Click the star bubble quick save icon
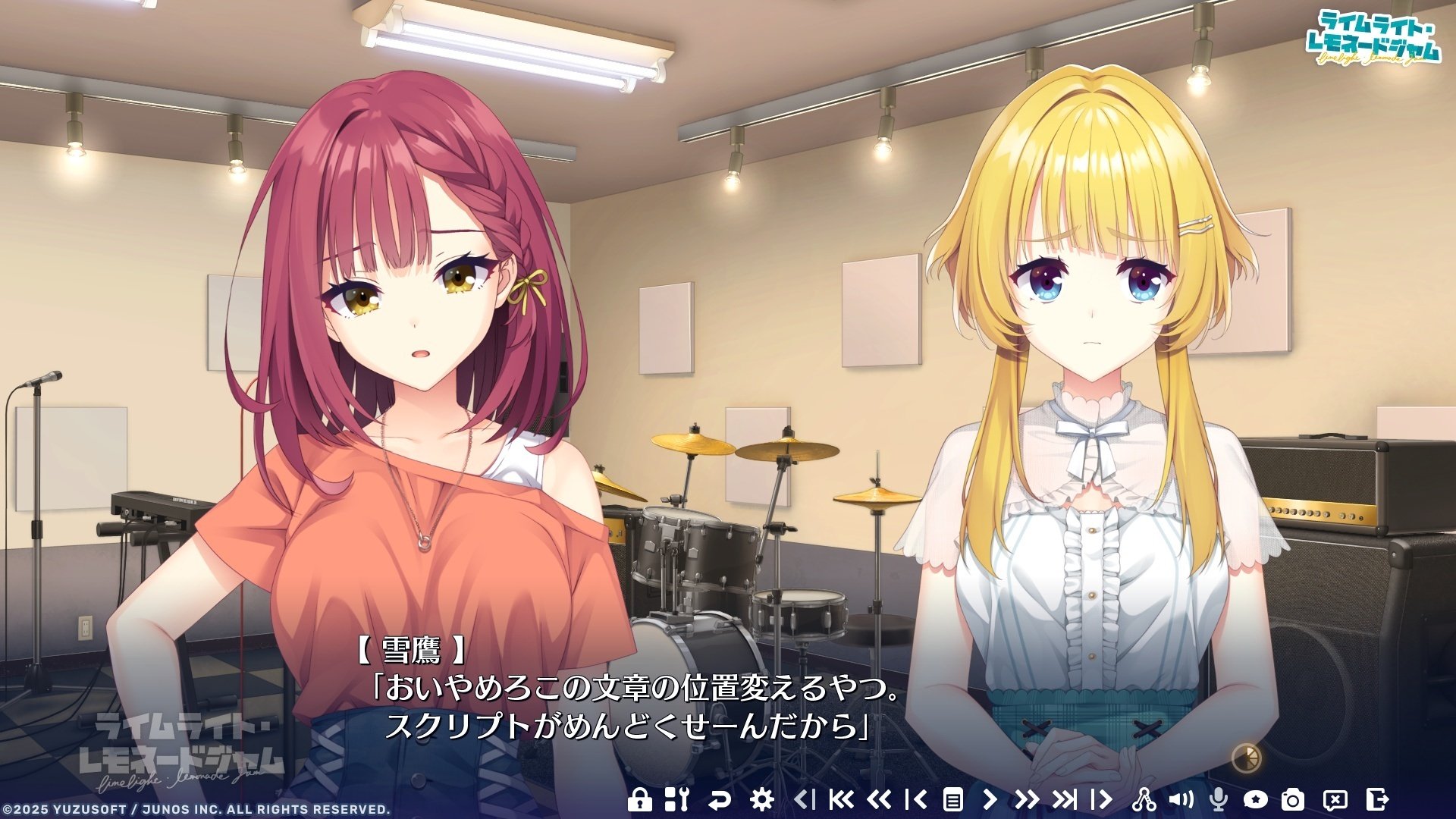The image size is (1456, 819). tap(1254, 799)
